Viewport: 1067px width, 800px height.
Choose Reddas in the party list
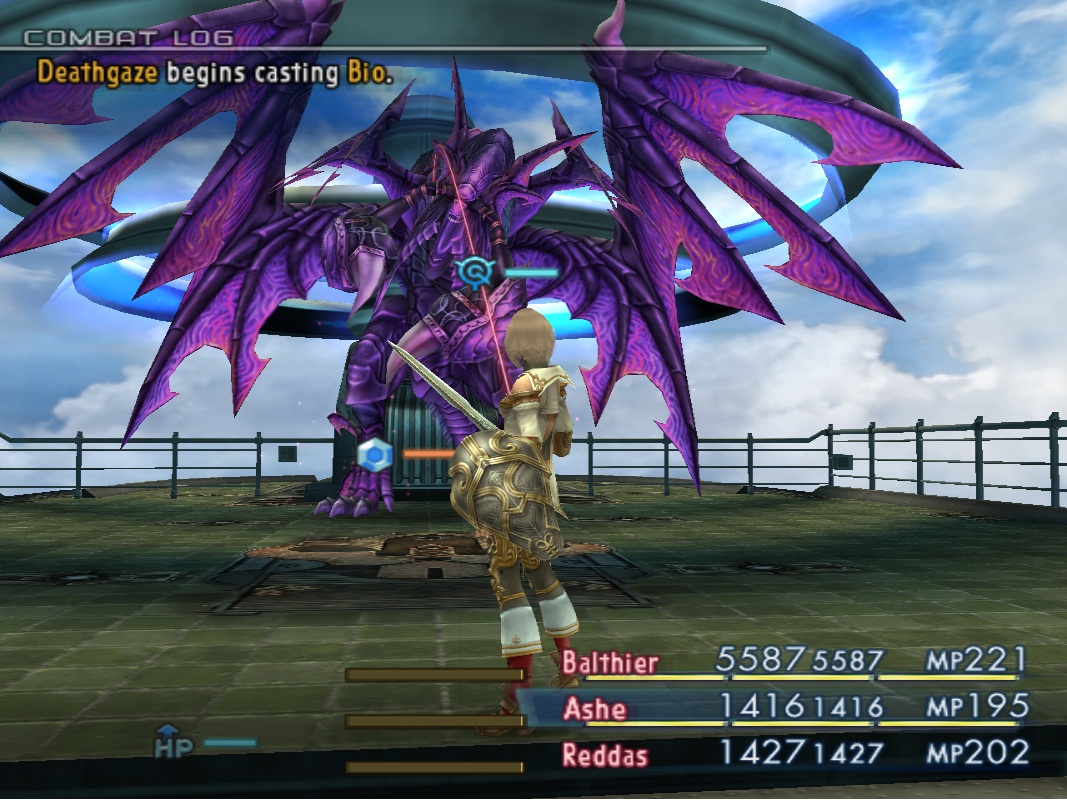pos(604,755)
